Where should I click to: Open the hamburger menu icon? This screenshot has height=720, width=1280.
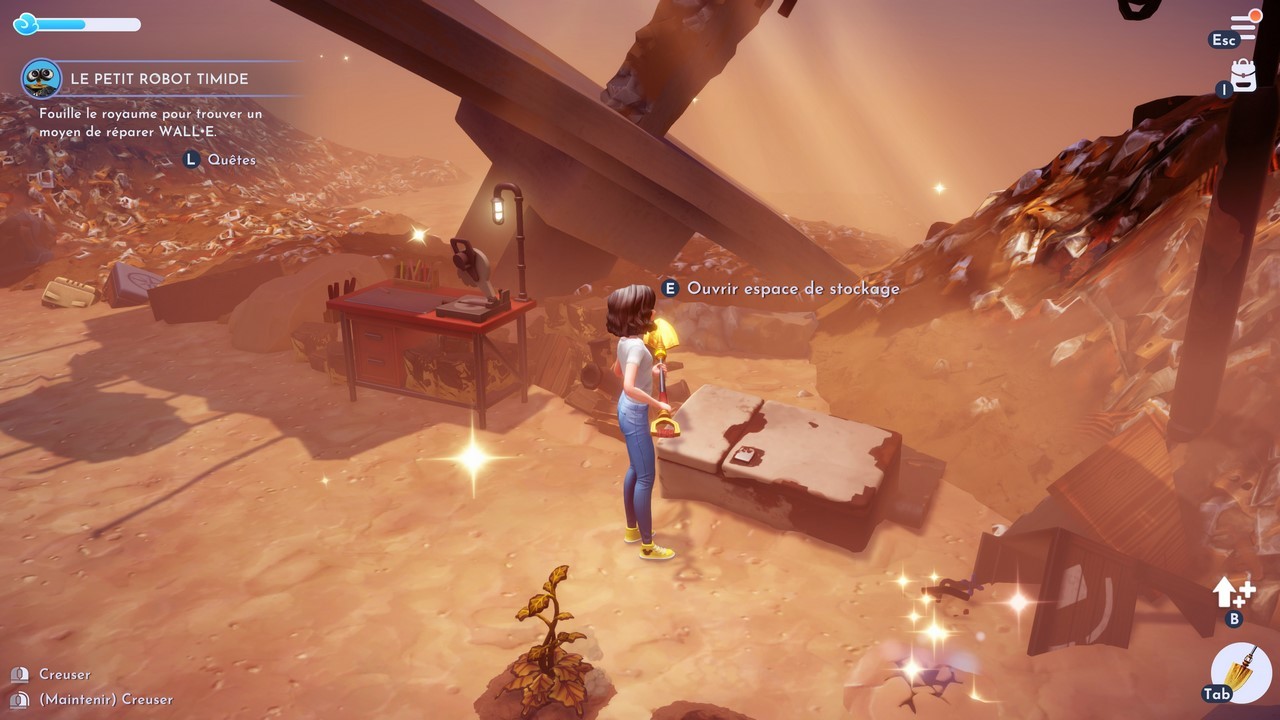pyautogui.click(x=1244, y=25)
